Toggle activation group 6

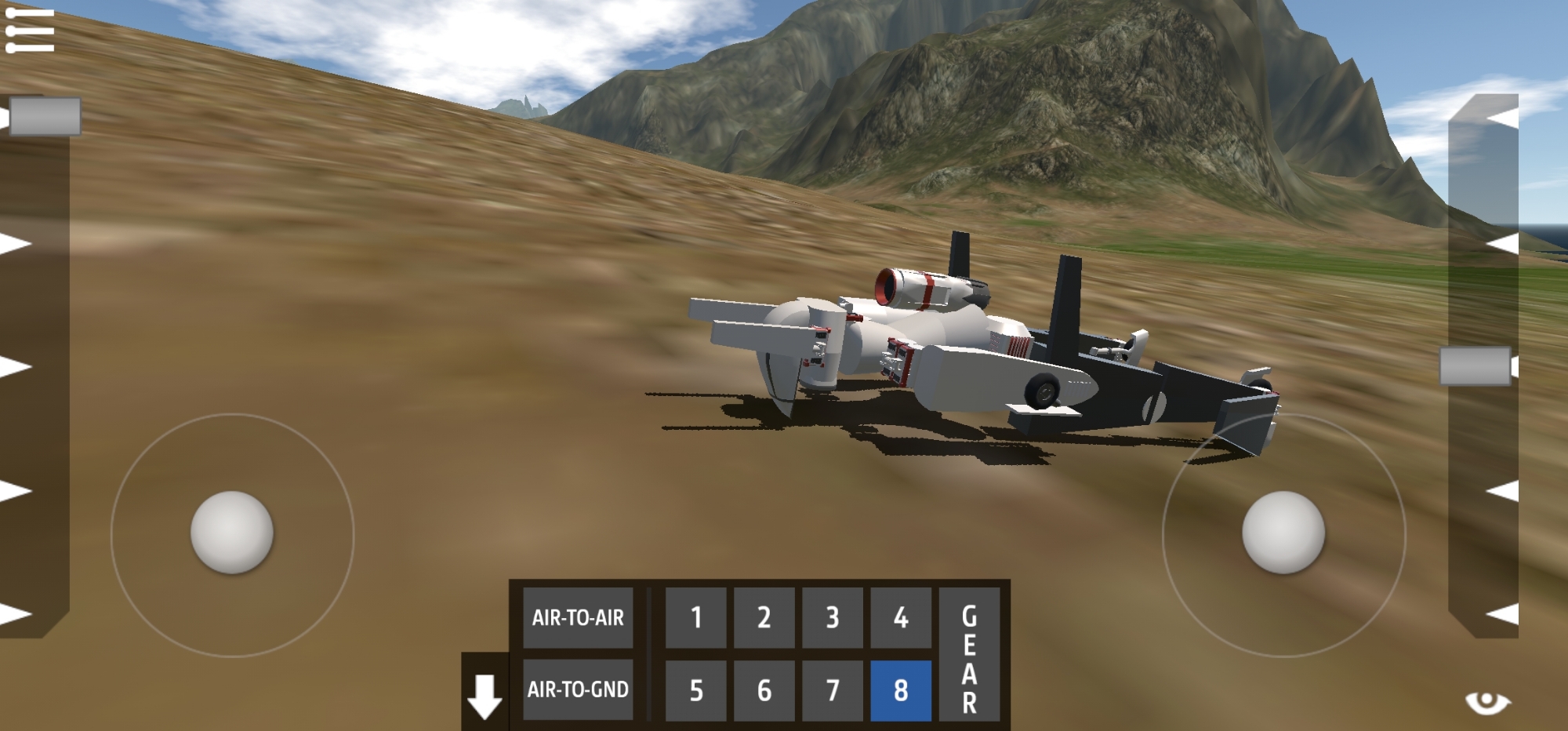764,690
